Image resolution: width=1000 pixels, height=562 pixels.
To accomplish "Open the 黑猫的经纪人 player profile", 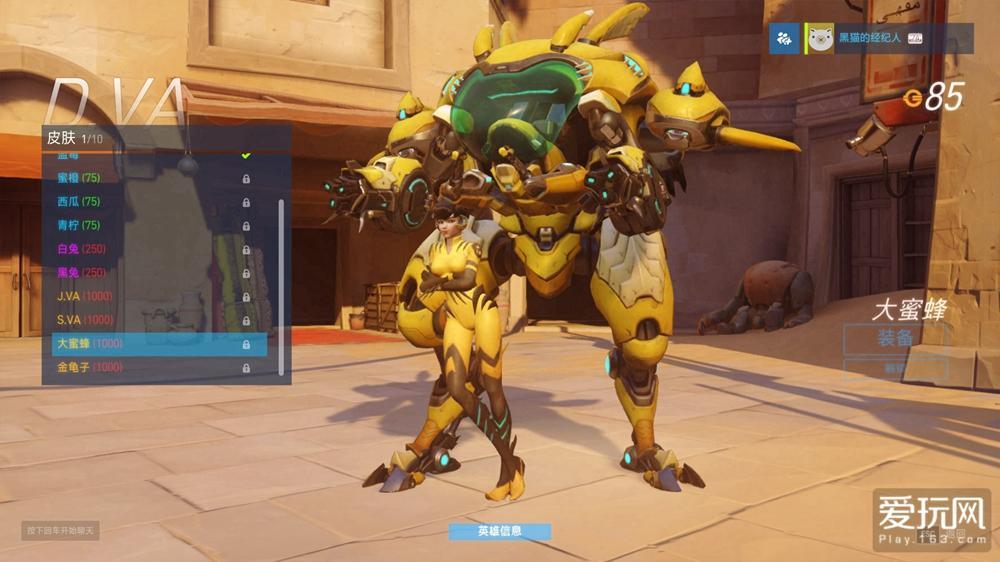I will (868, 38).
